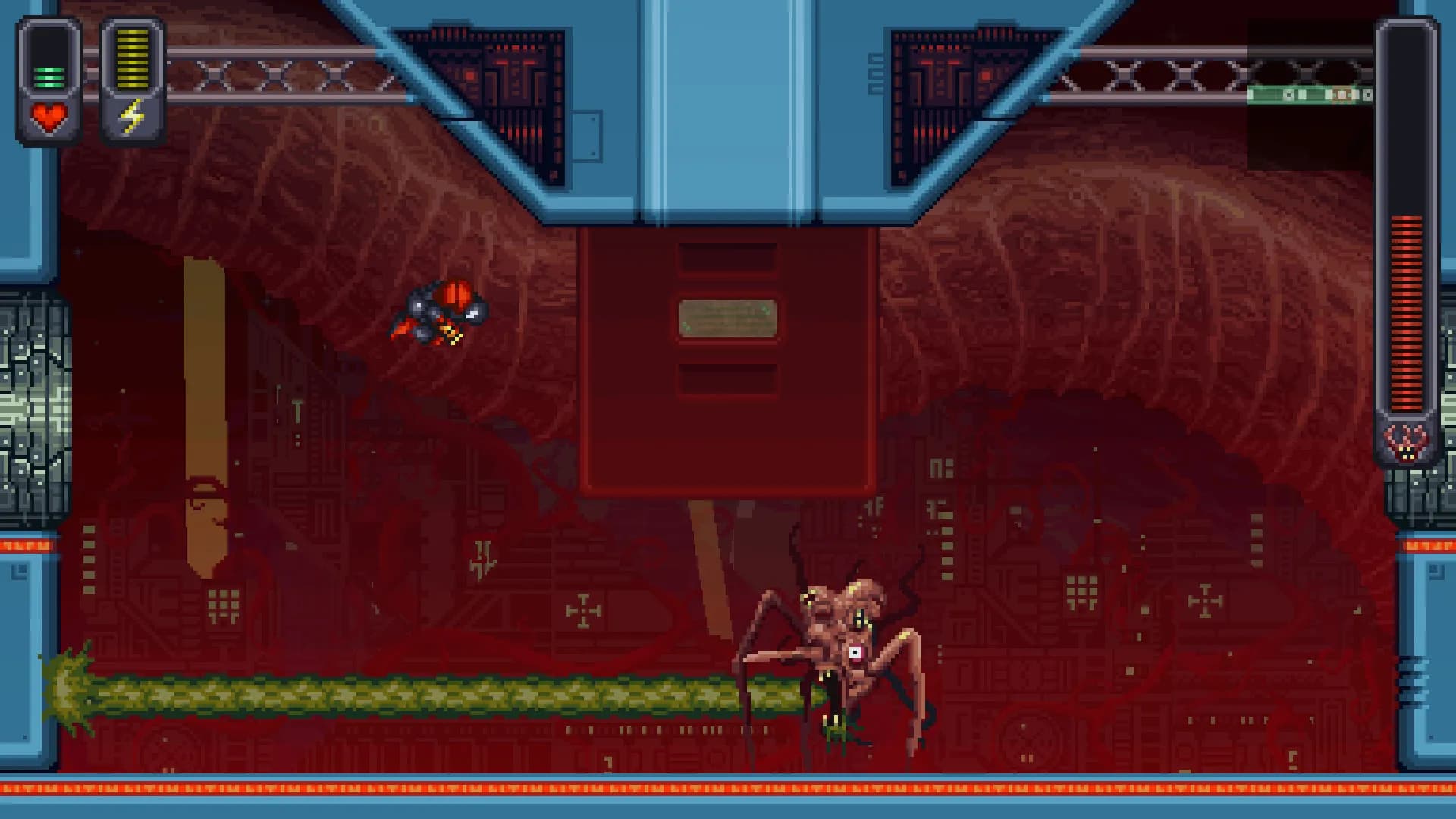Open the small green plaque on the central pillar
This screenshot has height=819, width=1456.
pyautogui.click(x=726, y=318)
